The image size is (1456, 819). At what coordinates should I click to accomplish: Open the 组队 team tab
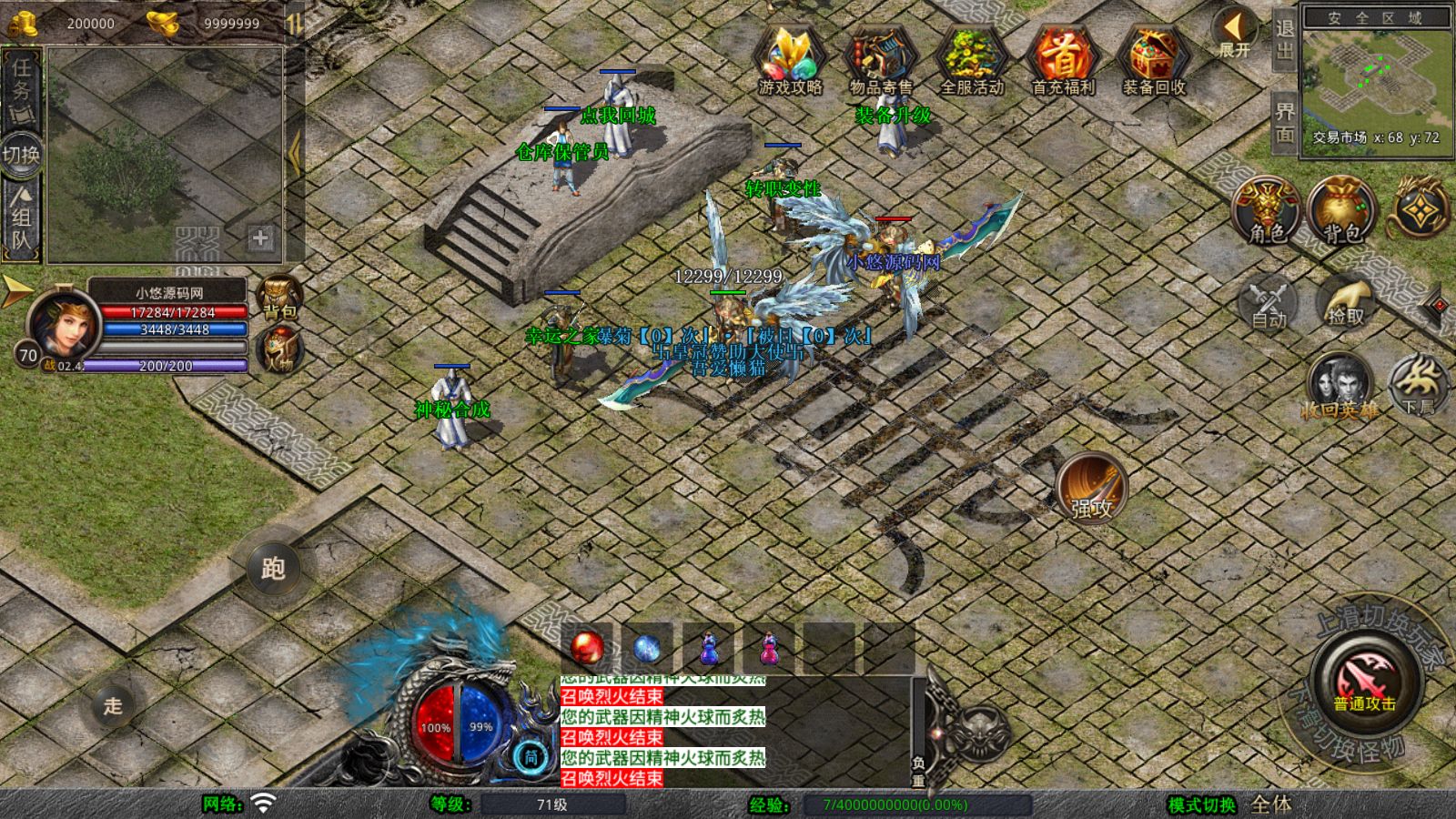pos(21,218)
